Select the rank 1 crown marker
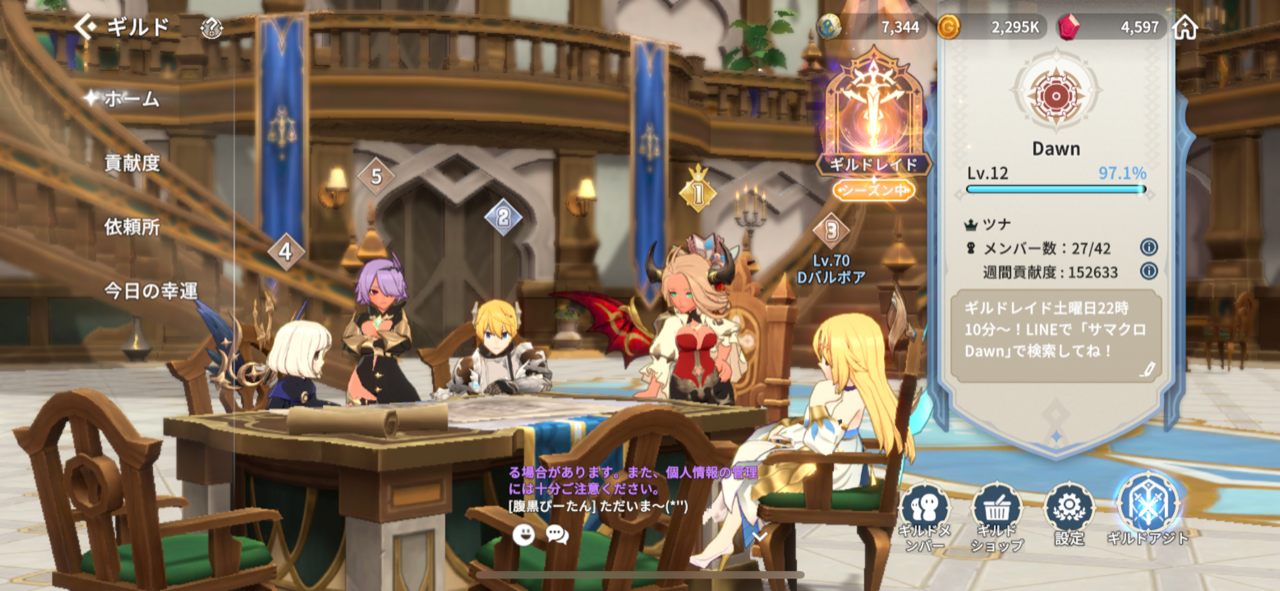 coord(698,192)
